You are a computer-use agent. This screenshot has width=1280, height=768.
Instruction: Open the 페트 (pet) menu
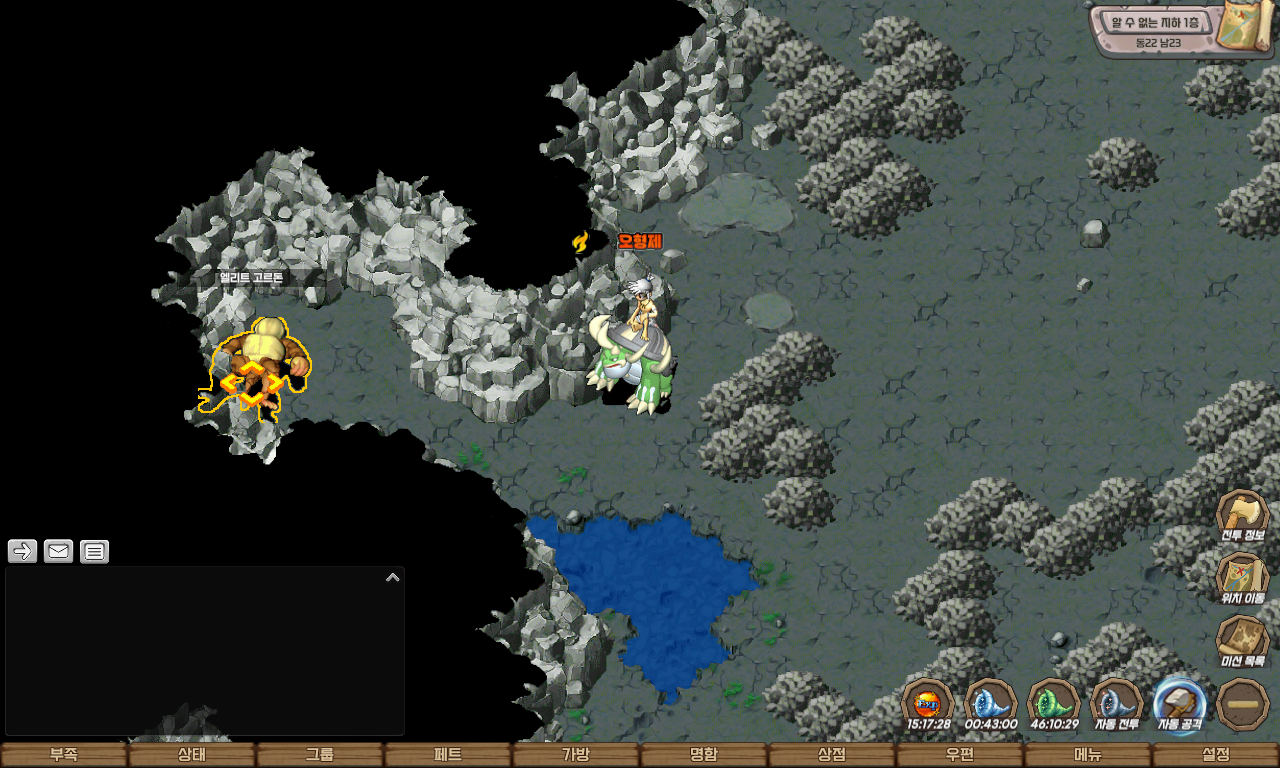point(448,755)
